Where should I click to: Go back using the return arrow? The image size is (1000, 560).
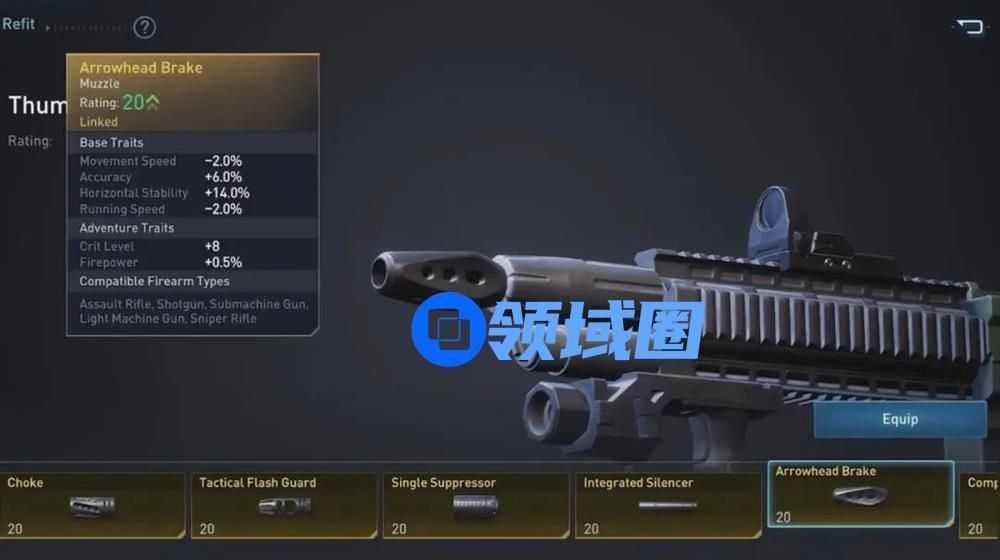pos(969,27)
